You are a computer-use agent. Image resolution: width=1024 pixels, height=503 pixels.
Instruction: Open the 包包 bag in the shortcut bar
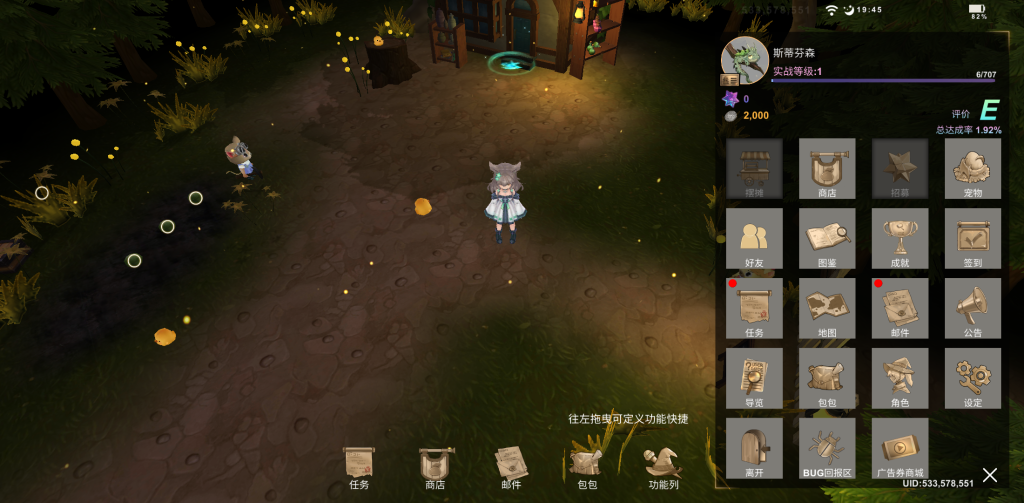point(586,468)
